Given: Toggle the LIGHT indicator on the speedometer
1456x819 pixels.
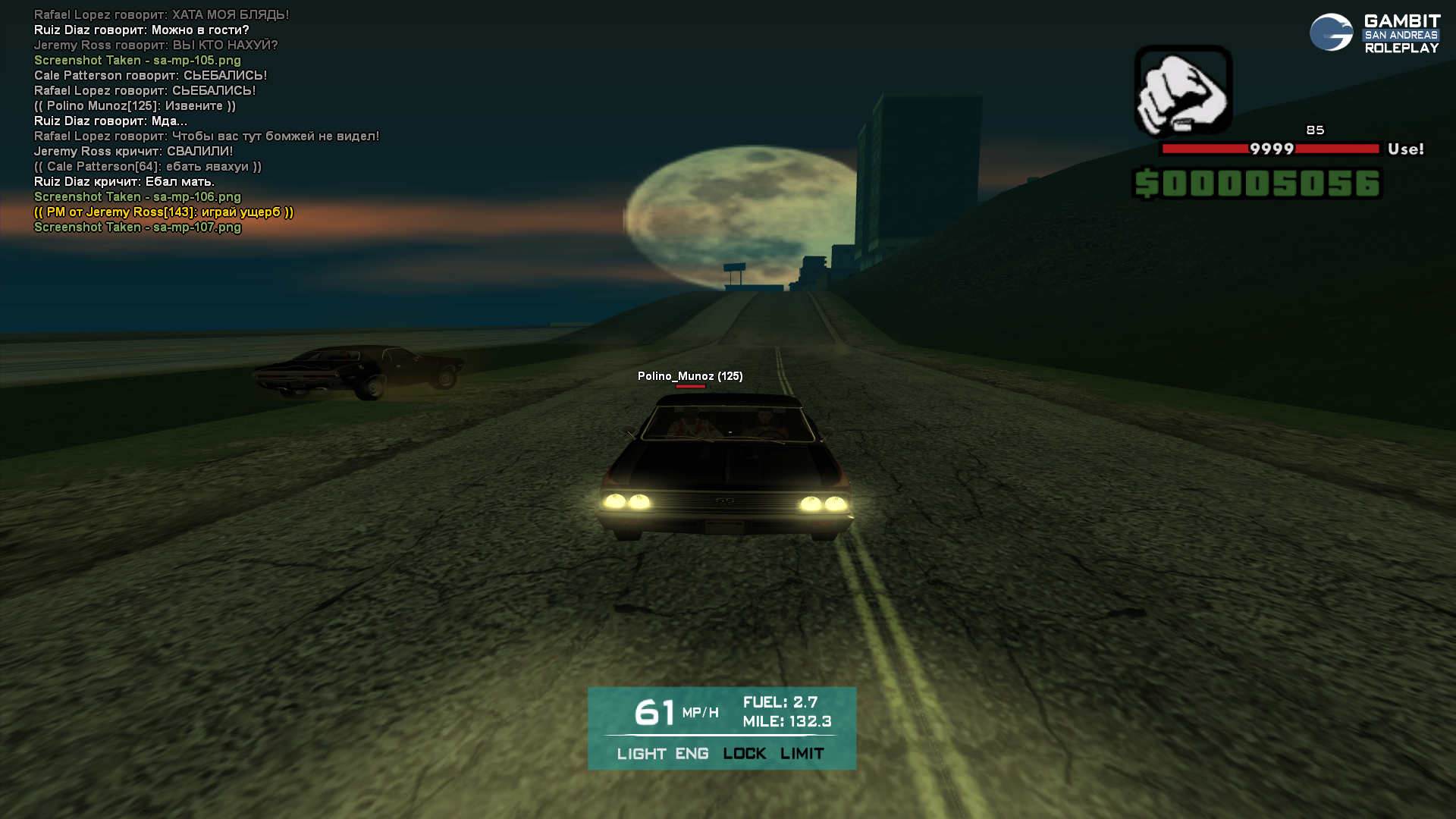Looking at the screenshot, I should pyautogui.click(x=641, y=754).
